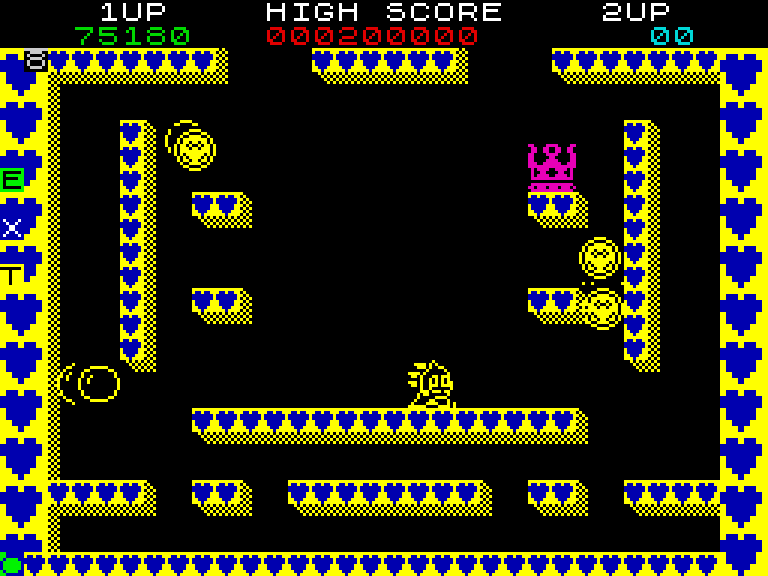The image size is (768, 576).
Task: Click the green E extend letter
Action: tap(12, 180)
